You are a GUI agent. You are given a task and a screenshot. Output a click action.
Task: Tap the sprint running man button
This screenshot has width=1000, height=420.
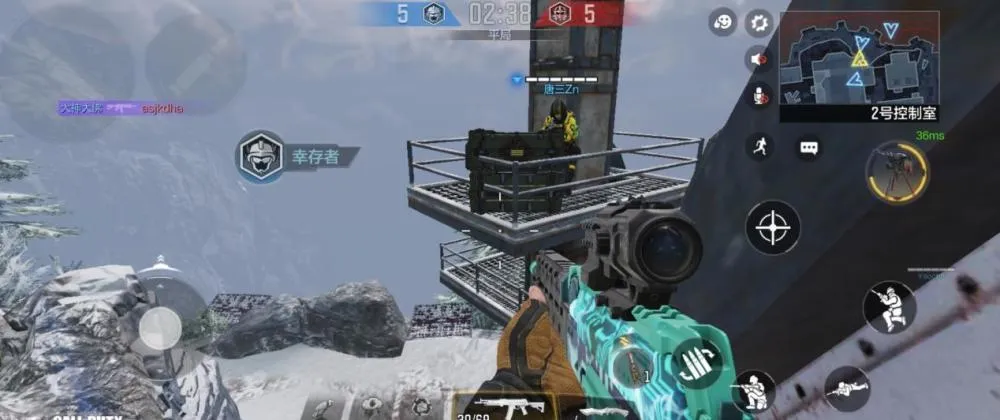760,147
